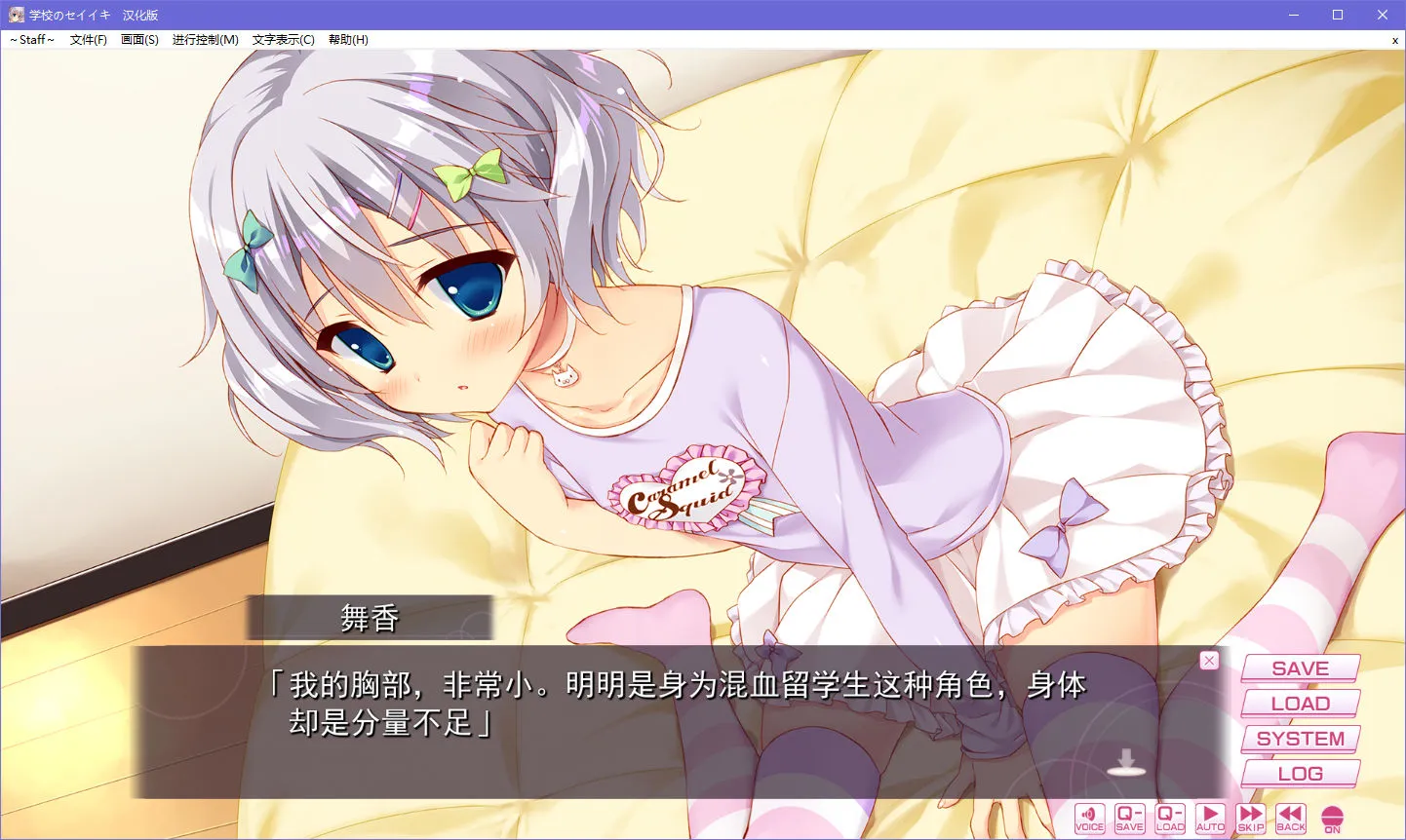Open the SYSTEM settings
The width and height of the screenshot is (1406, 840).
(1300, 739)
